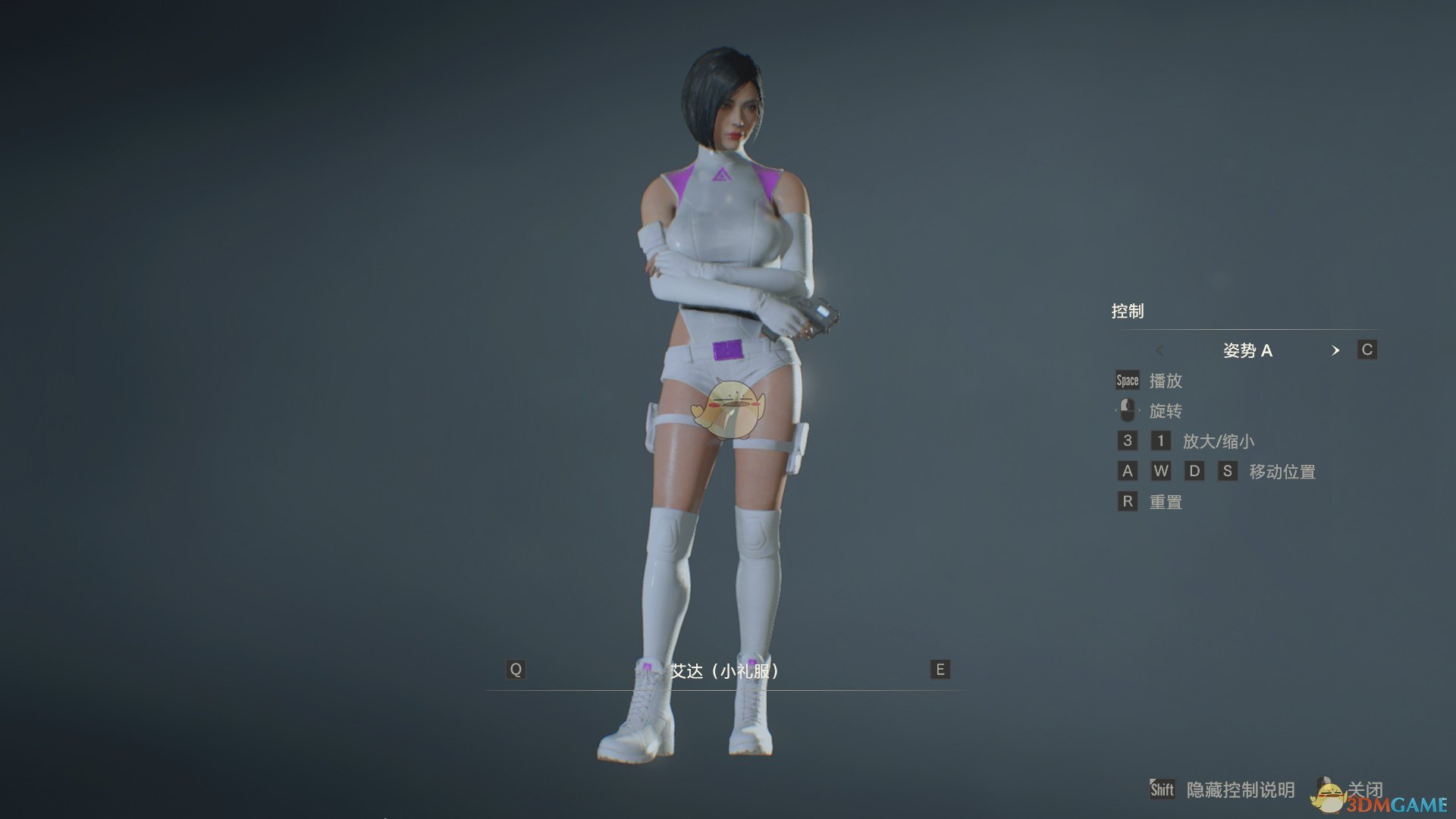Click the R key icon beside 重置

tap(1127, 501)
